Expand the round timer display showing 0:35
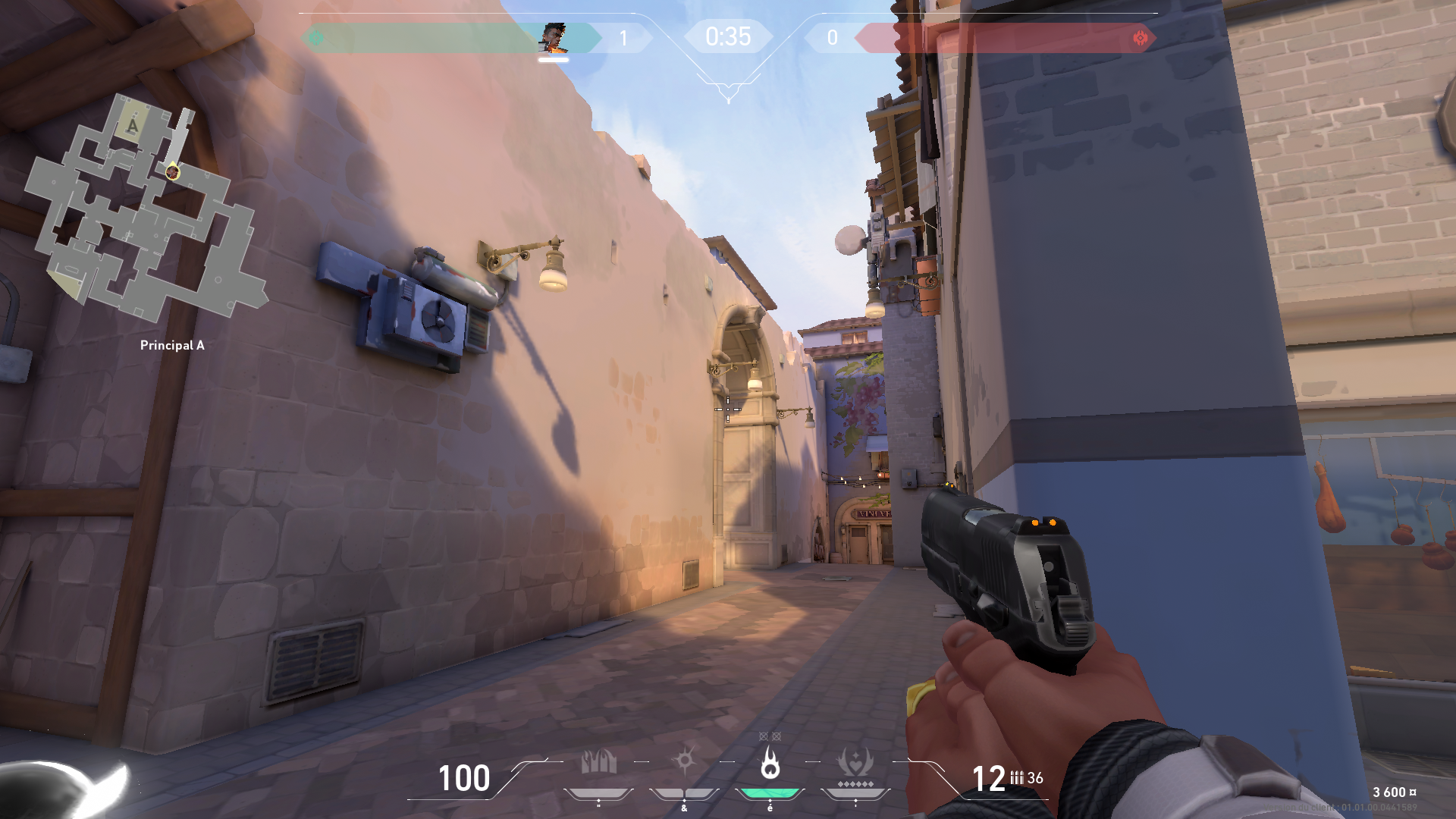 coord(727,35)
